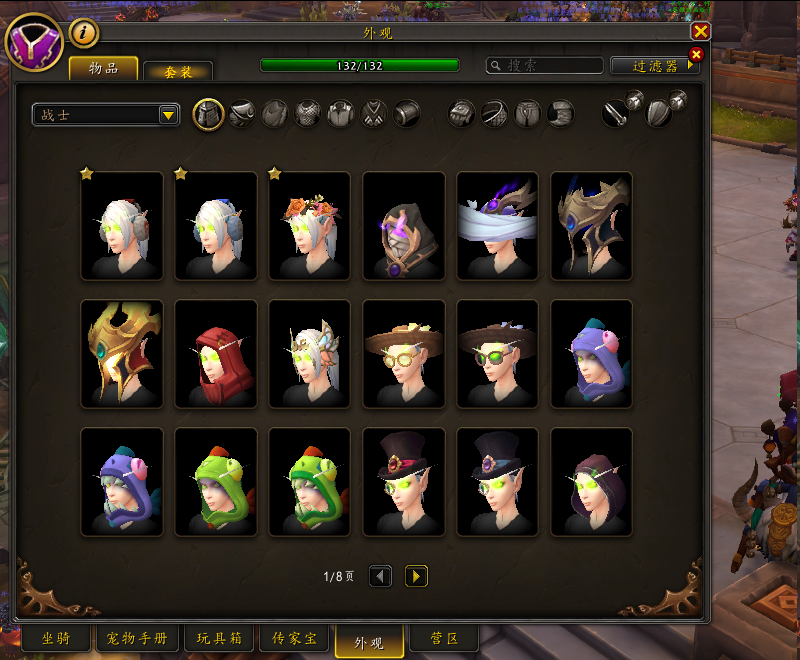Select the head slot category icon
Image resolution: width=800 pixels, height=660 pixels.
tap(208, 114)
